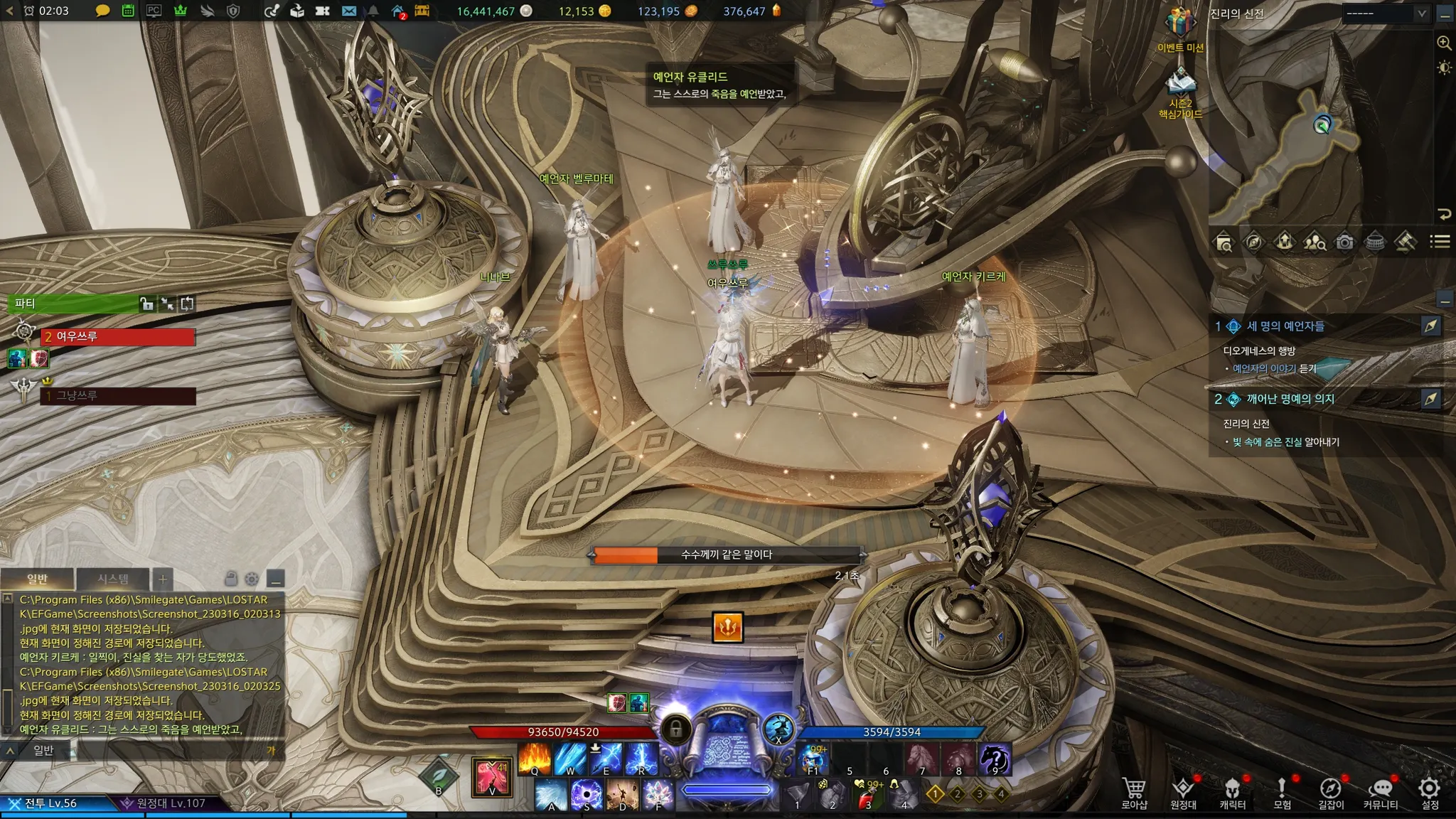Screen dimensions: 1456x819
Task: Open the 원정대 expedition menu
Action: 1183,791
